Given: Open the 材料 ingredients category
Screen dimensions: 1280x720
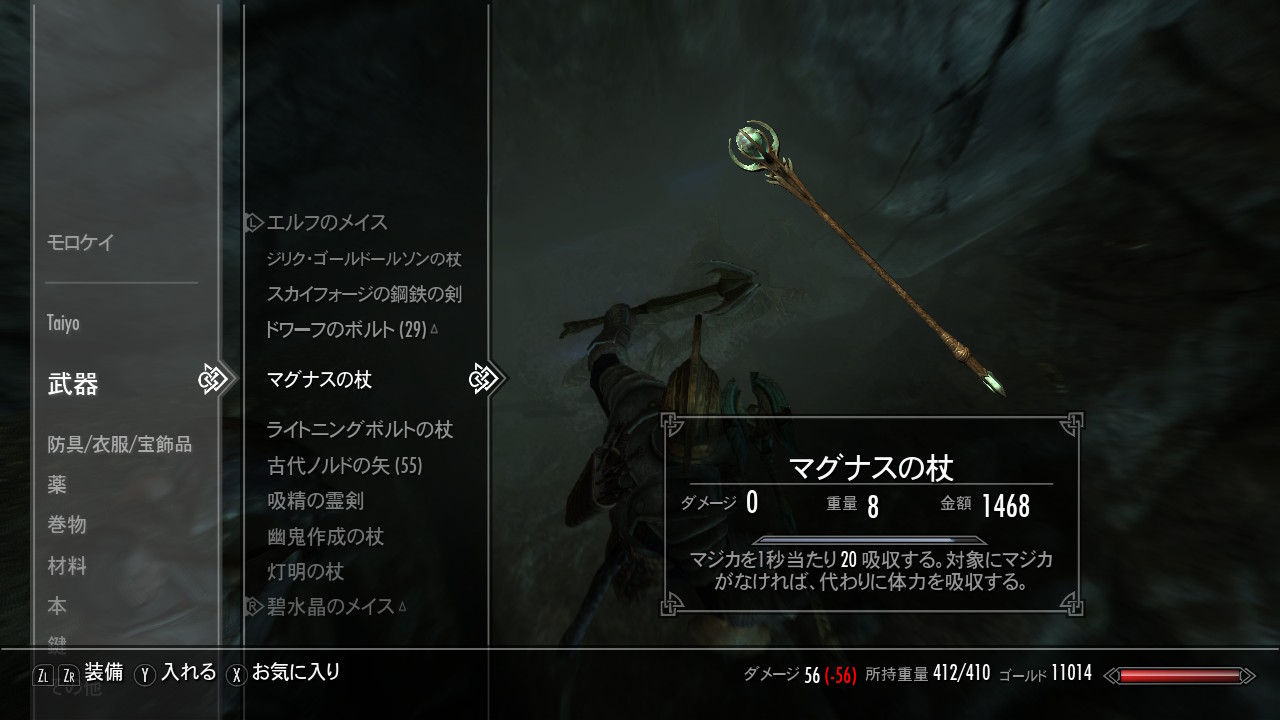Looking at the screenshot, I should coord(67,566).
